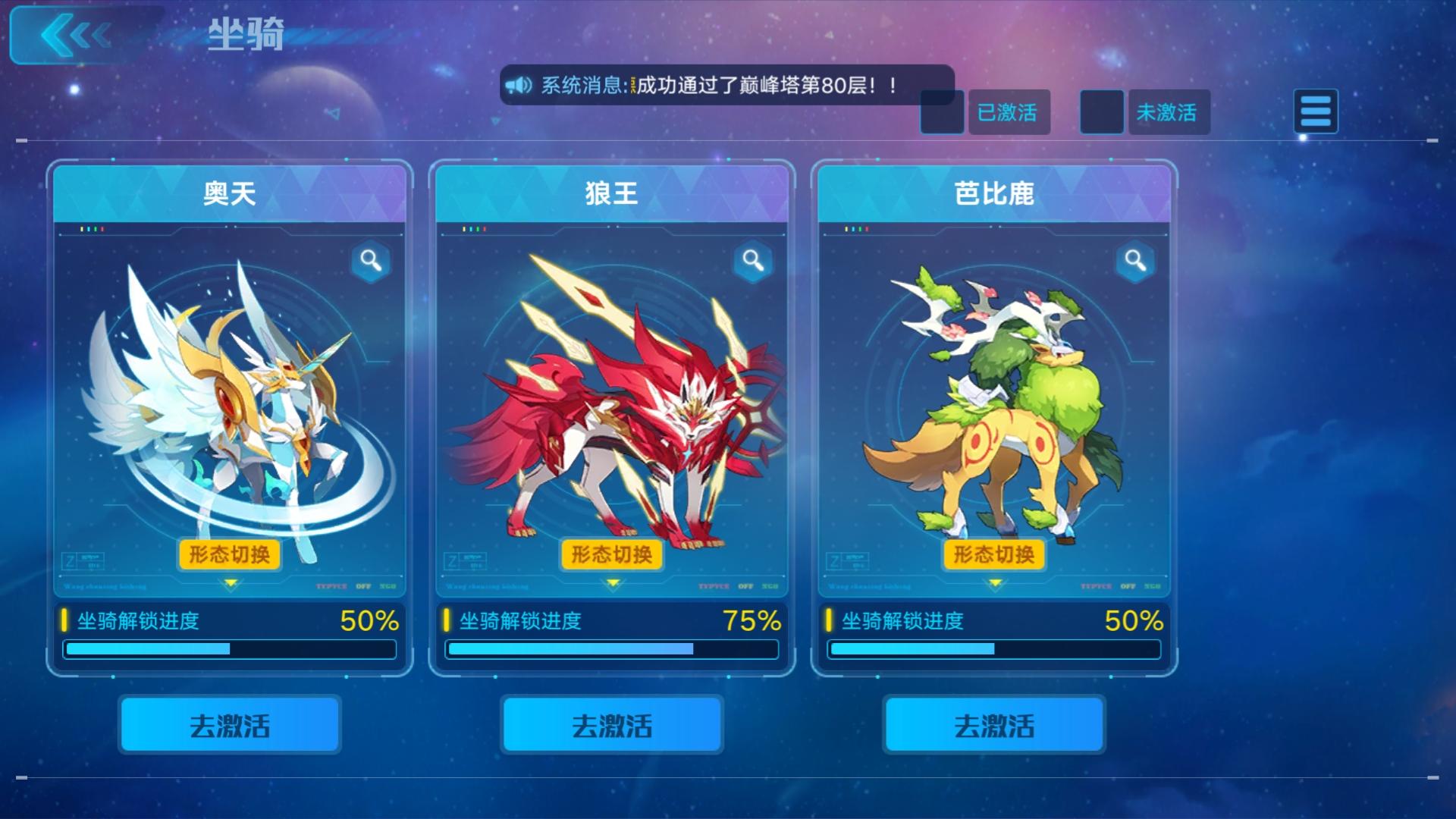Open 奥天's model preview with the magnifier icon
Image resolution: width=1456 pixels, height=819 pixels.
coord(371,261)
